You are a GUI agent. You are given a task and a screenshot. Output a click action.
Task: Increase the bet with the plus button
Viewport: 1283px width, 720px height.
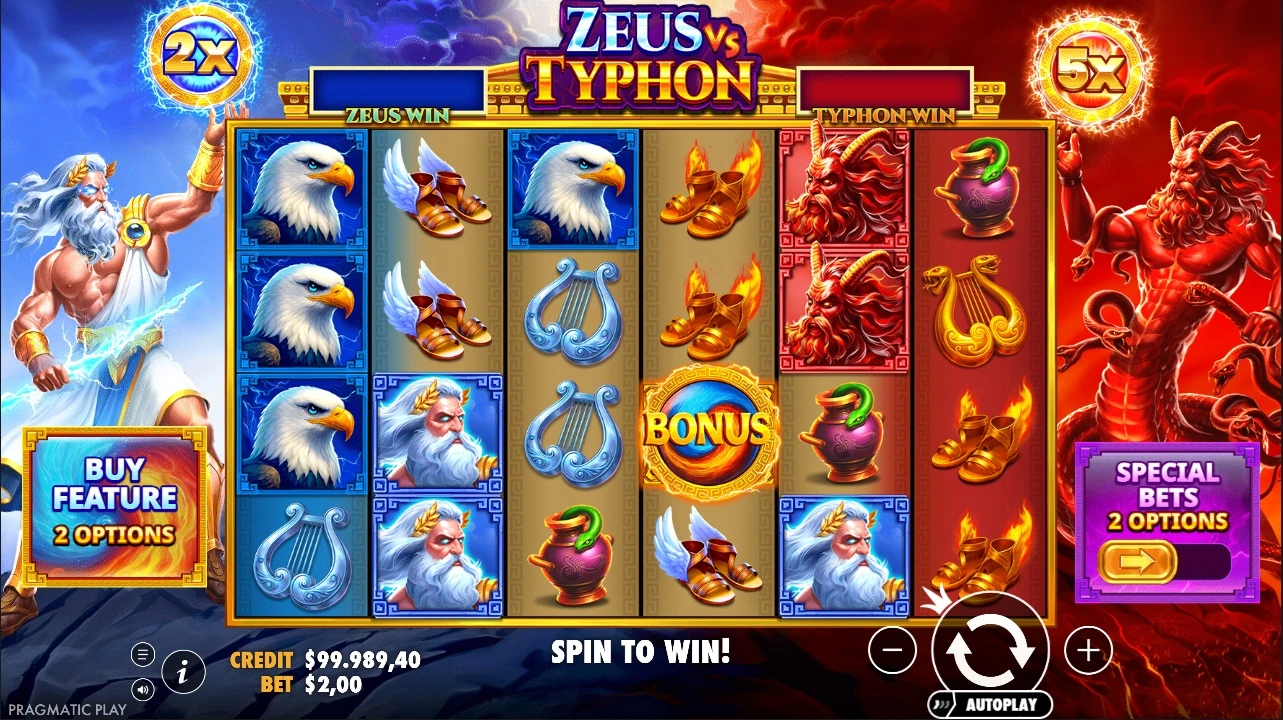[x=1087, y=652]
